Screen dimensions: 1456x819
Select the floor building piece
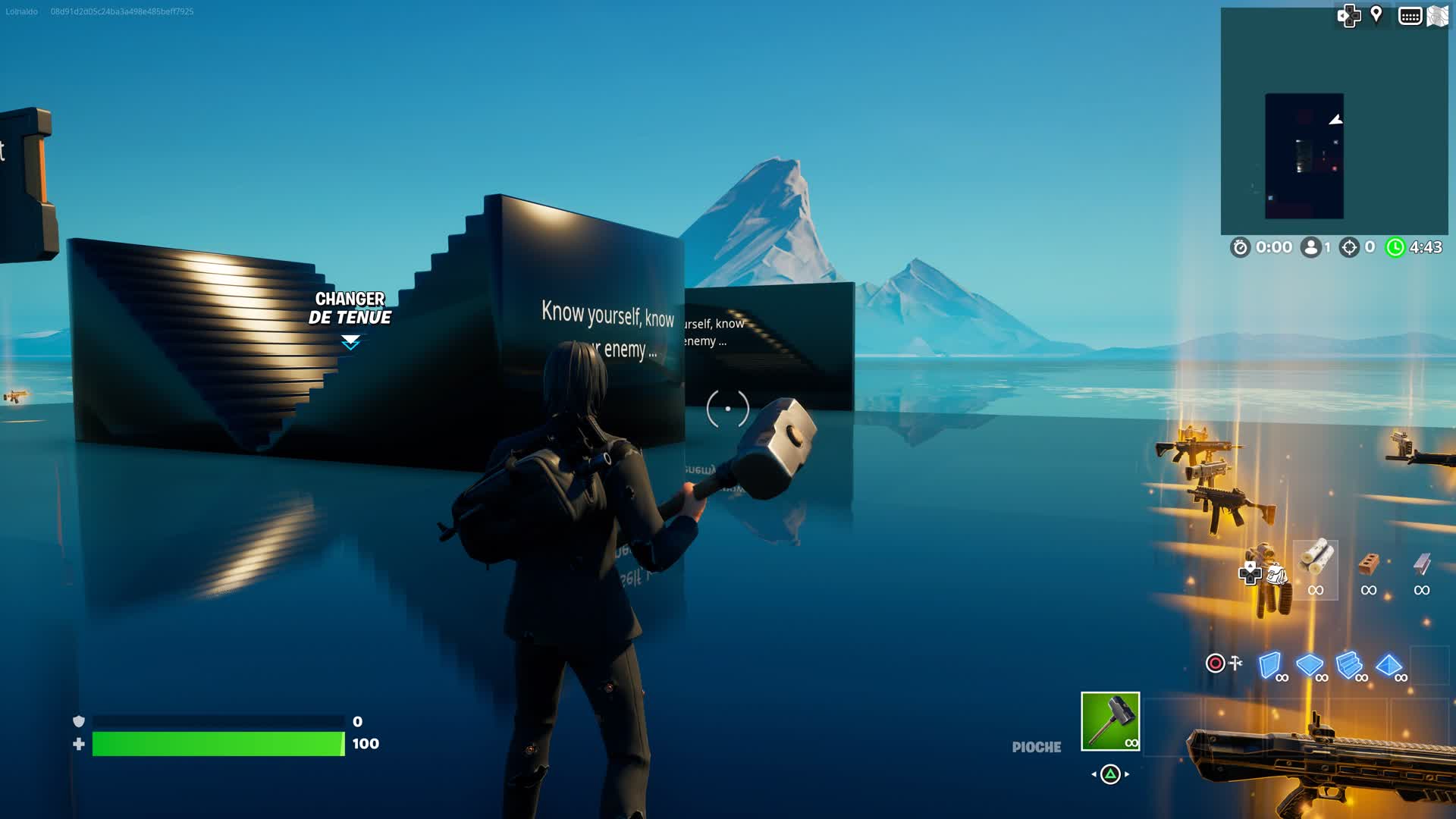(1310, 665)
